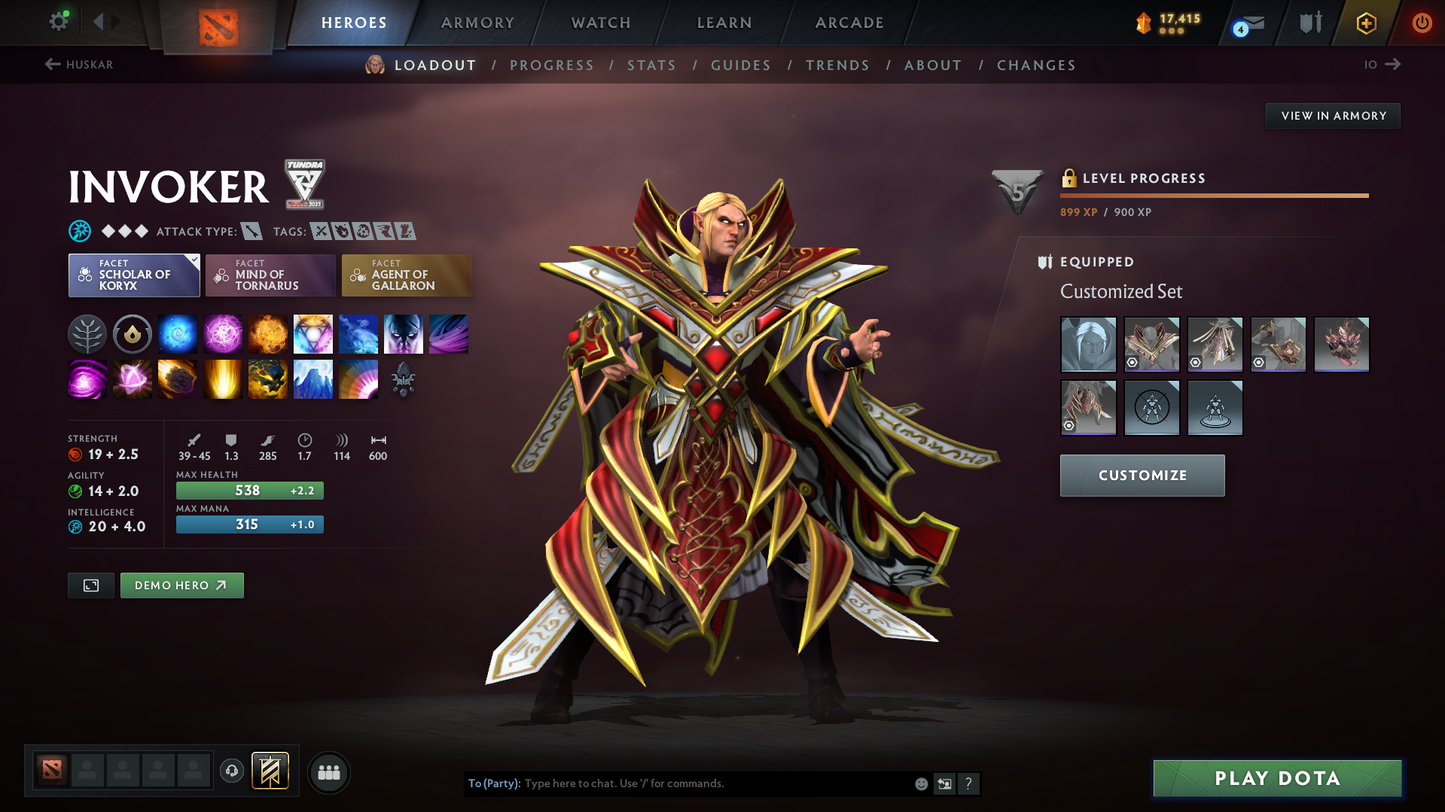Return to previous hero Huskar
The height and width of the screenshot is (812, 1445).
[x=79, y=65]
